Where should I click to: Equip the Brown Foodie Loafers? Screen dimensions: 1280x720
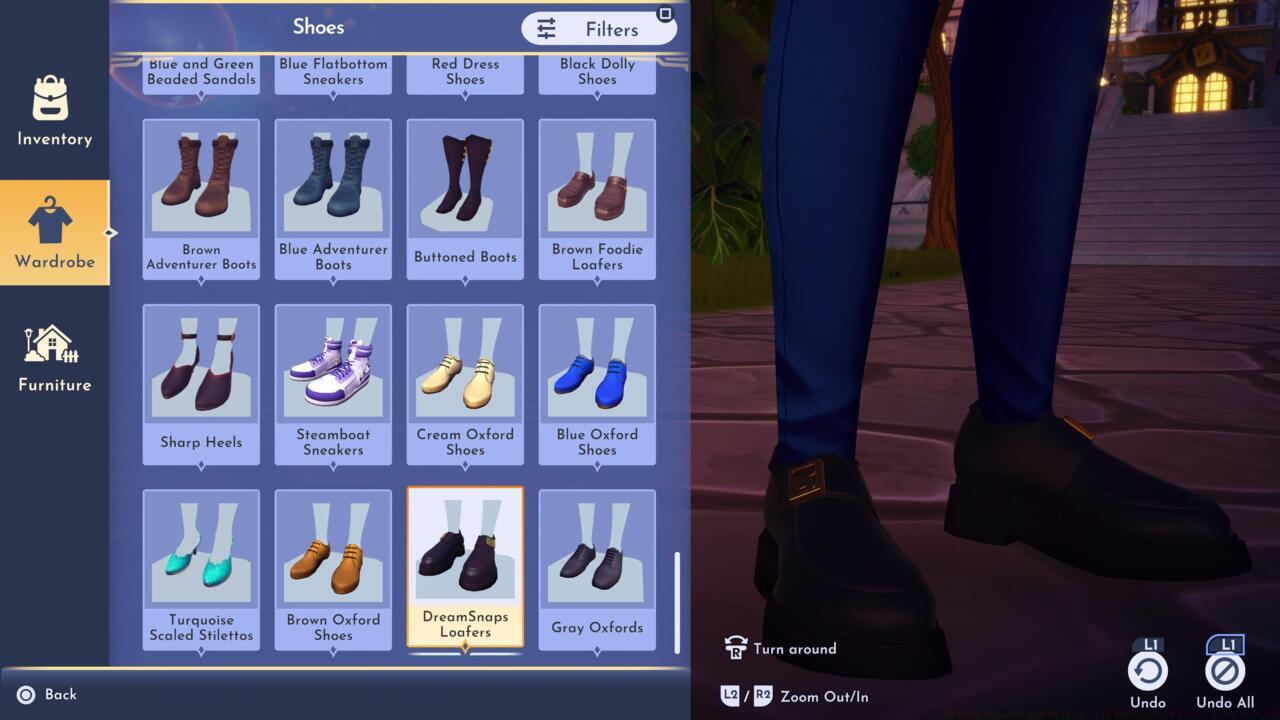click(x=597, y=180)
